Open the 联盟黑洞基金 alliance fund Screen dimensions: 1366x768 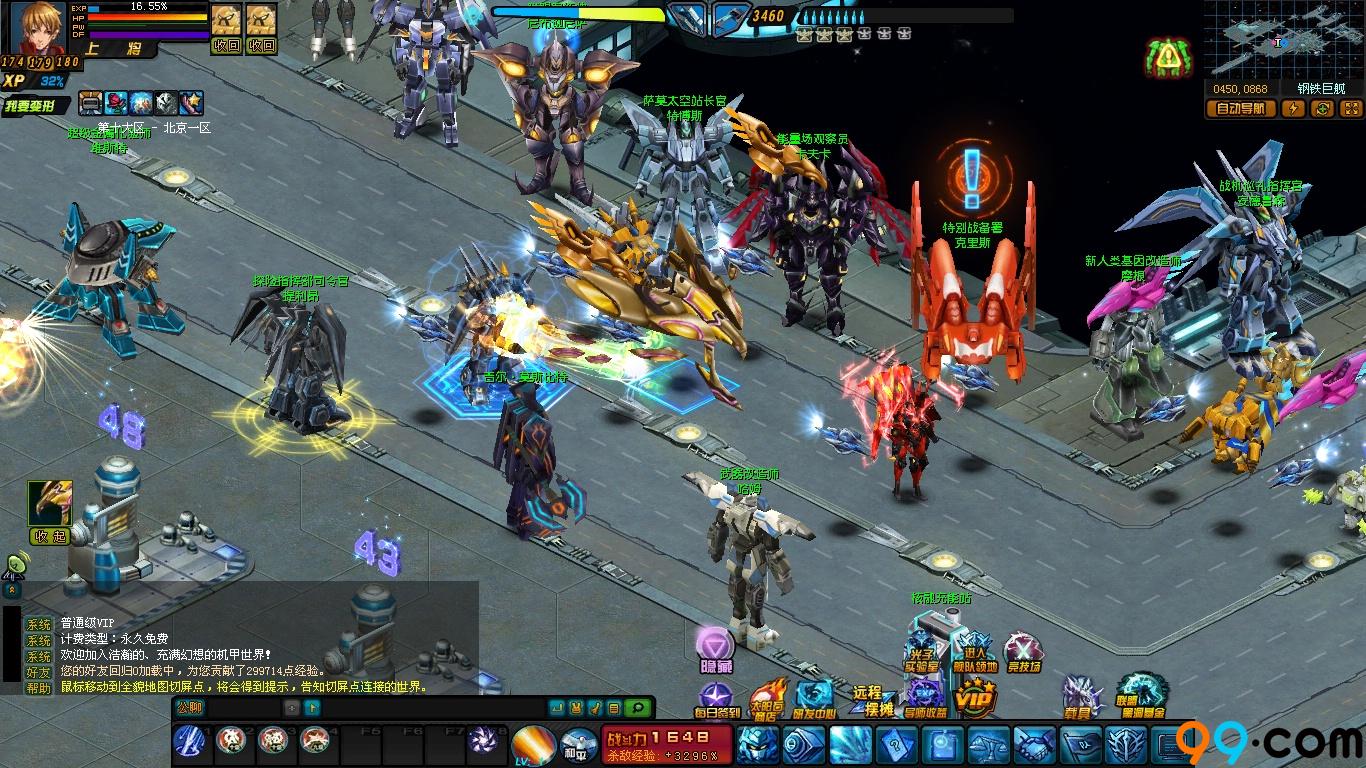pos(1141,696)
